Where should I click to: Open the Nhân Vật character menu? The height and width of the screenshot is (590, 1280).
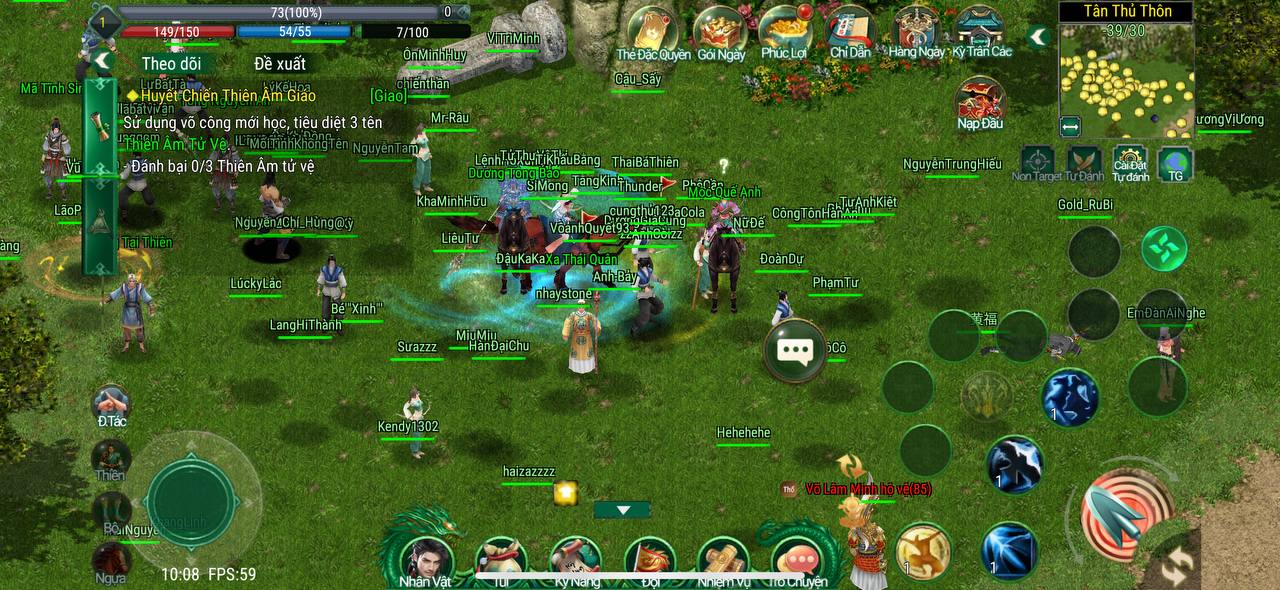point(427,560)
